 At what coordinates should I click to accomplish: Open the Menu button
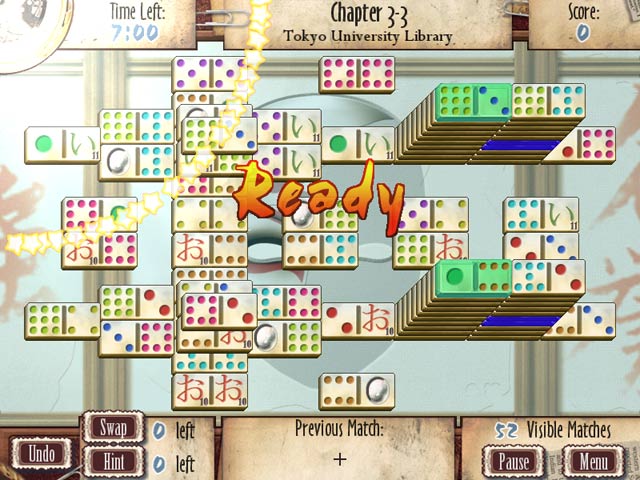click(592, 462)
